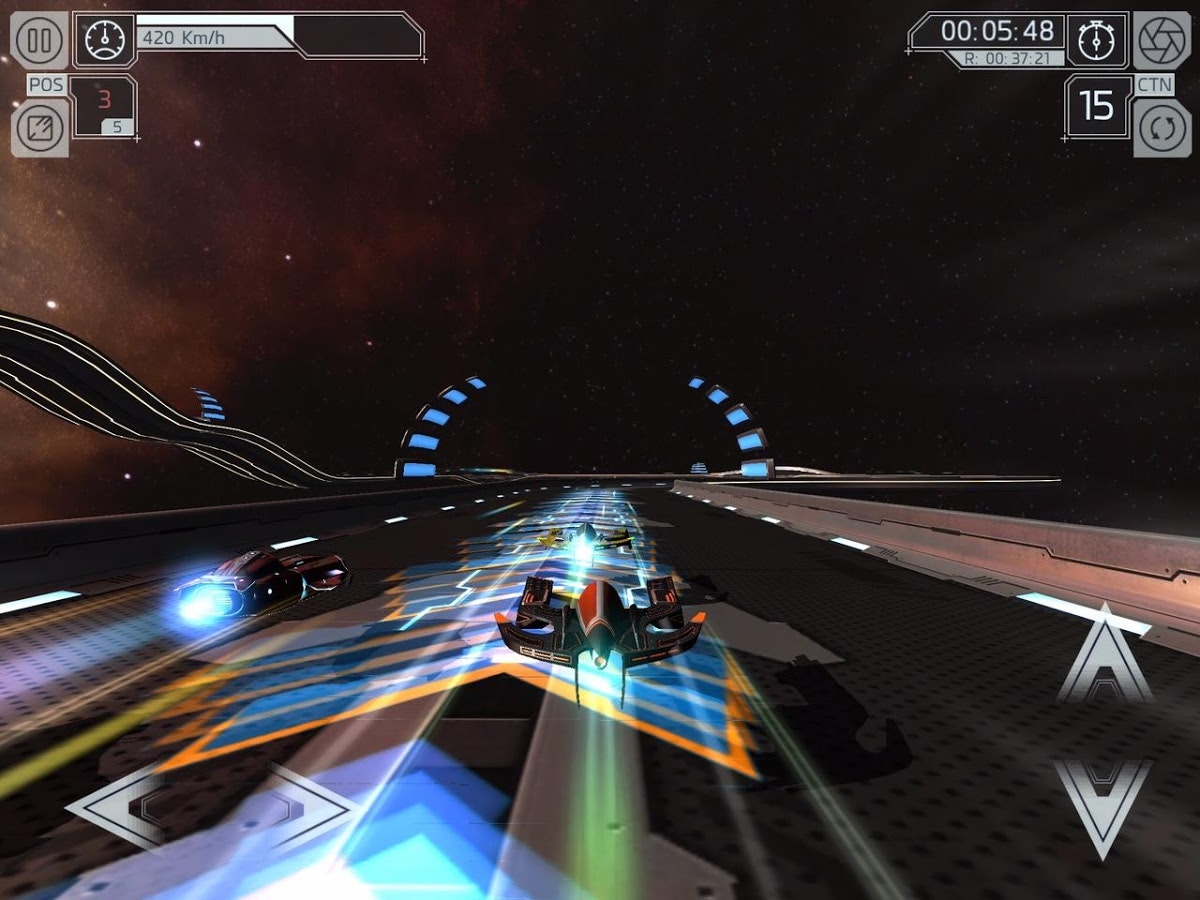The image size is (1200, 900).
Task: Tap the square button below the POS label
Action: coord(40,127)
